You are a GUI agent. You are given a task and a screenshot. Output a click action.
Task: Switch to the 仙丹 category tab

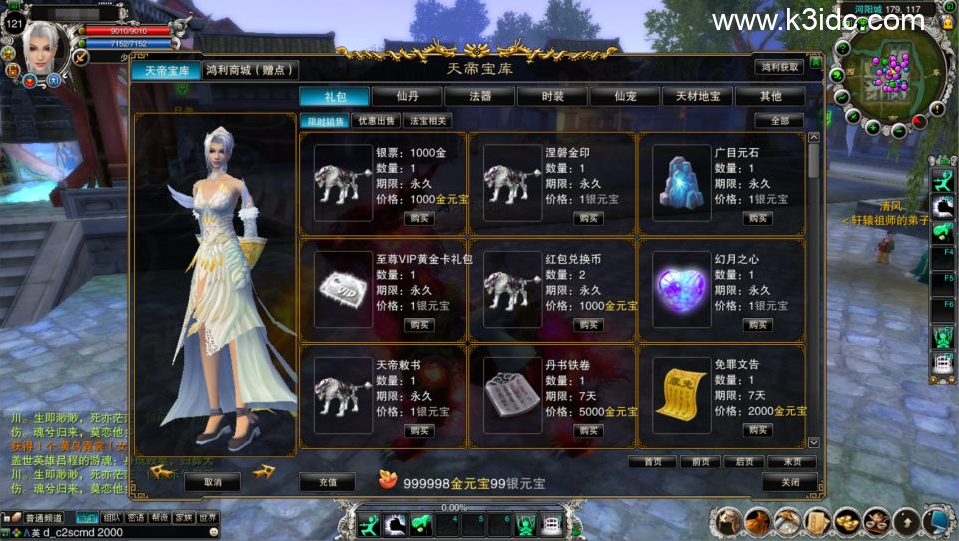coord(407,96)
